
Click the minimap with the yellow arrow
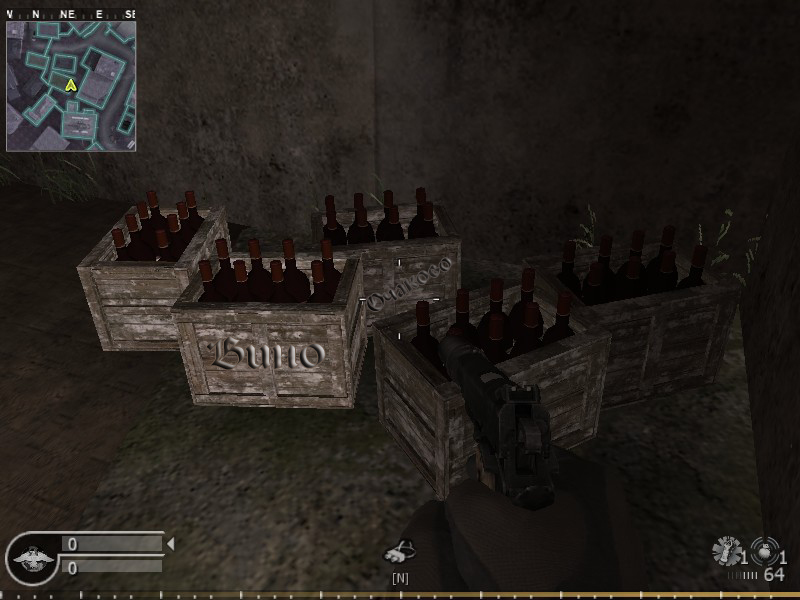point(71,86)
